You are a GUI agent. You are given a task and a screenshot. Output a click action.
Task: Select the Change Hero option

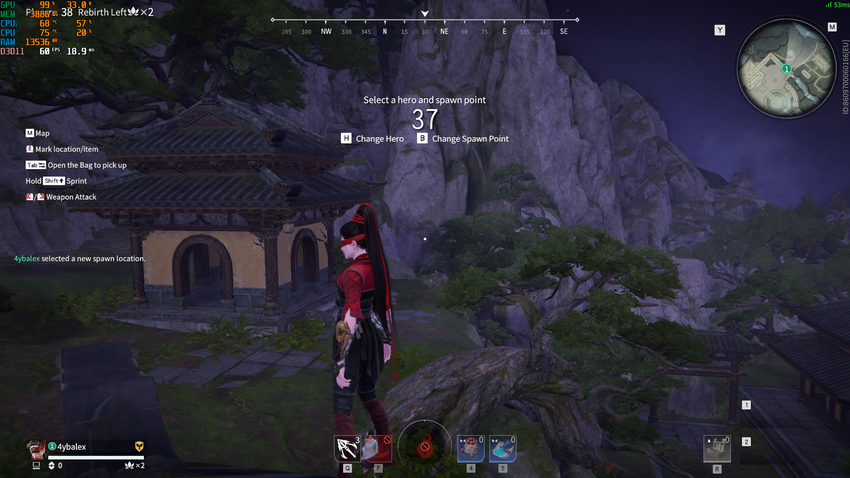click(373, 139)
